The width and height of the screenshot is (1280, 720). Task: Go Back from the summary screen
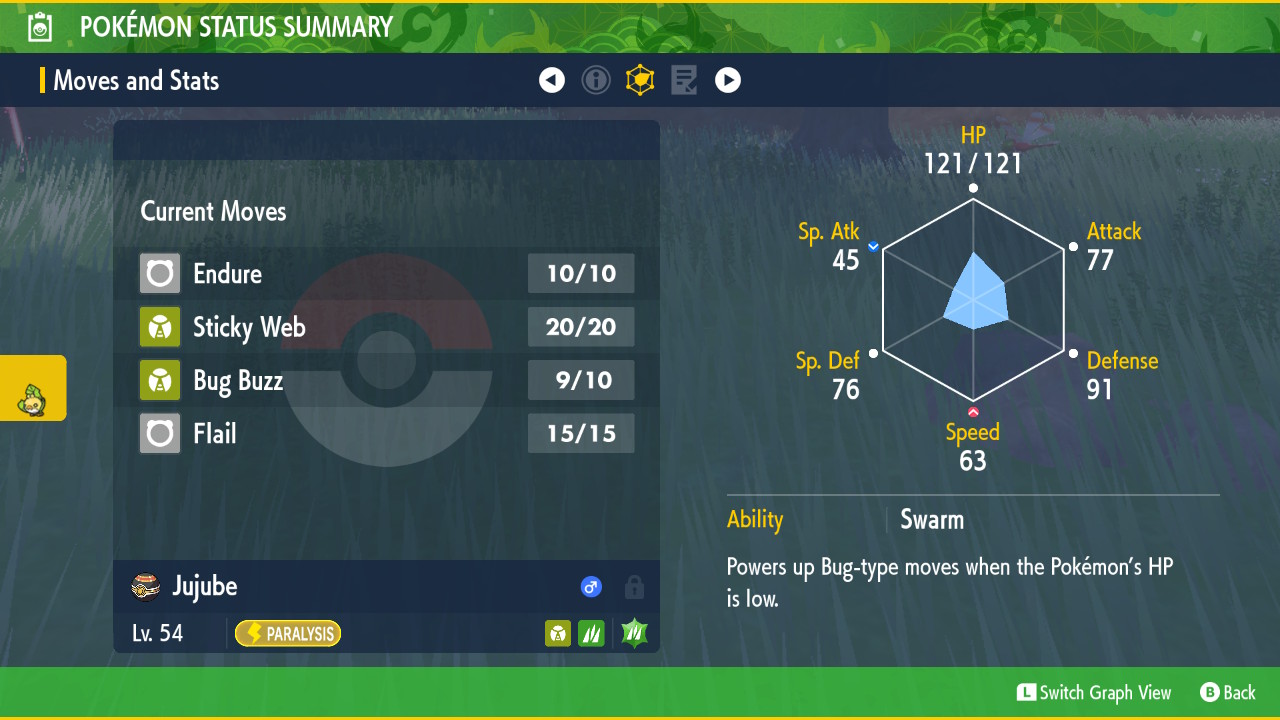1228,693
